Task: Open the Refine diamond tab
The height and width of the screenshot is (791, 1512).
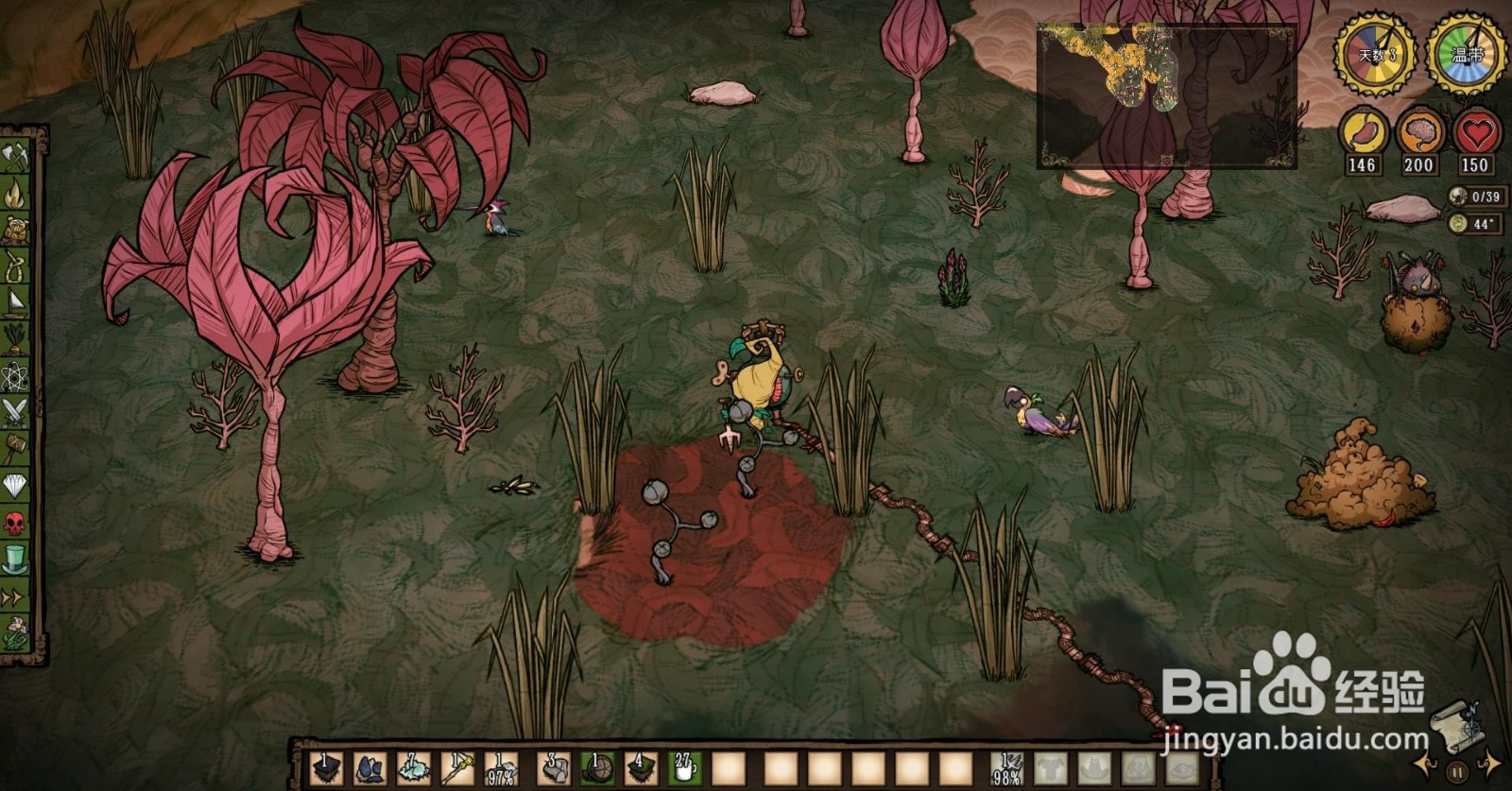Action: [x=15, y=485]
